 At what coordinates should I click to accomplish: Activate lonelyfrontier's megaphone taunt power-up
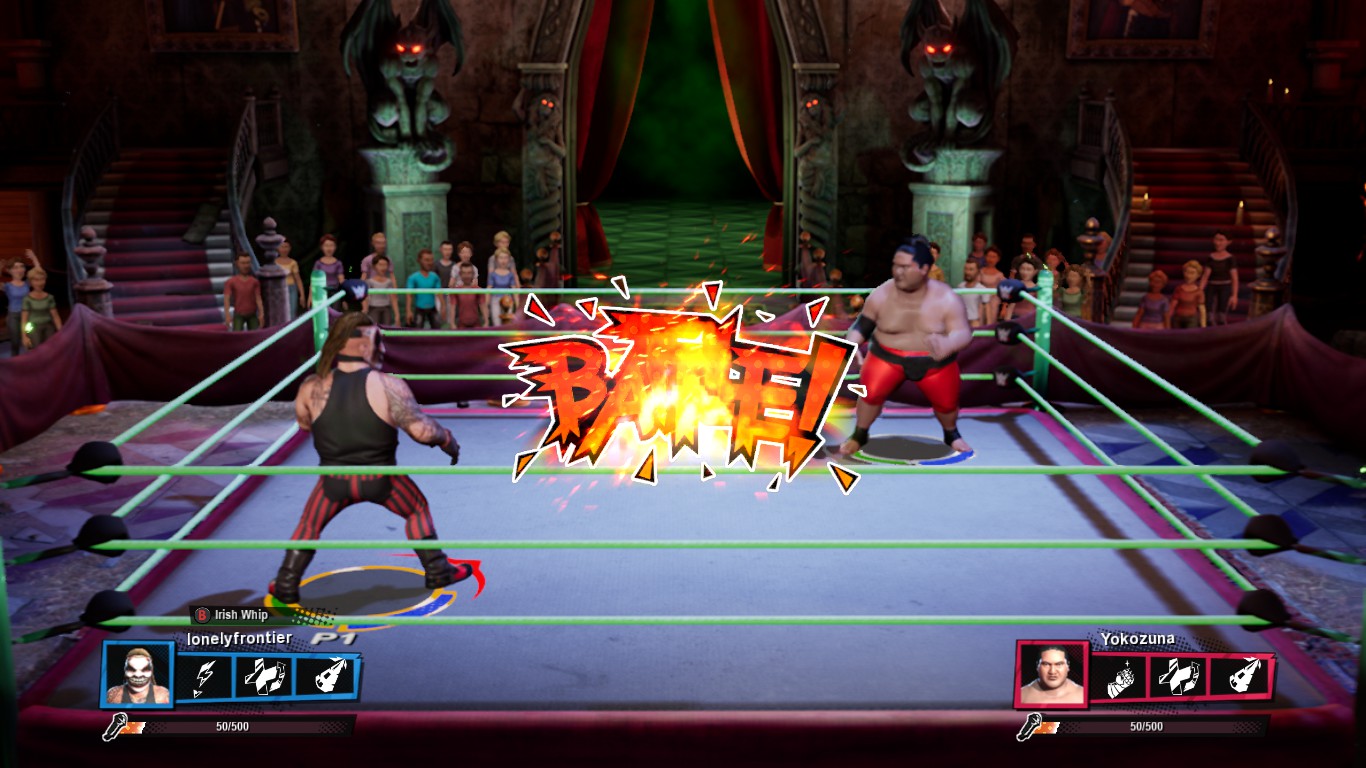pos(325,677)
